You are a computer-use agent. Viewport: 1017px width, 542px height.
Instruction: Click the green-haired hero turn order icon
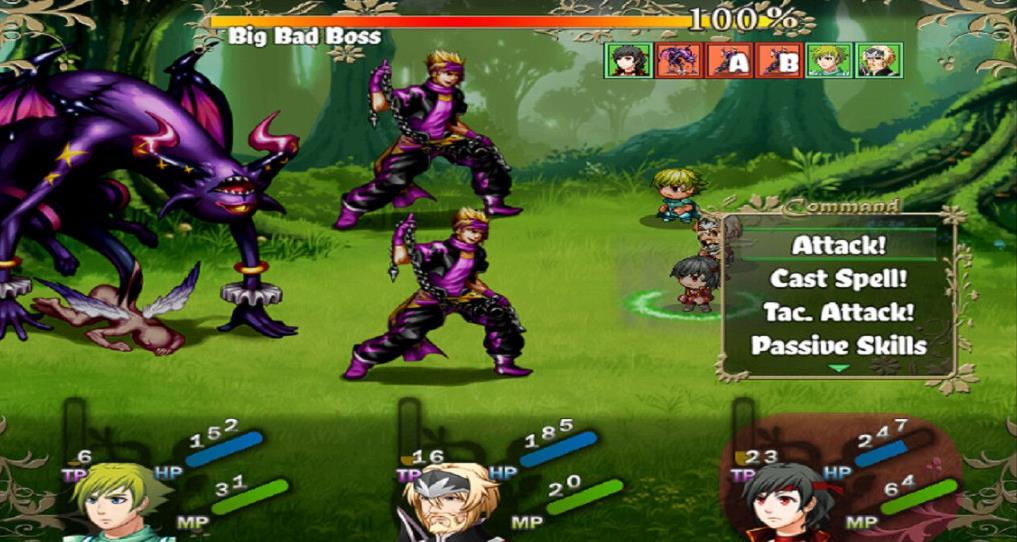(829, 61)
